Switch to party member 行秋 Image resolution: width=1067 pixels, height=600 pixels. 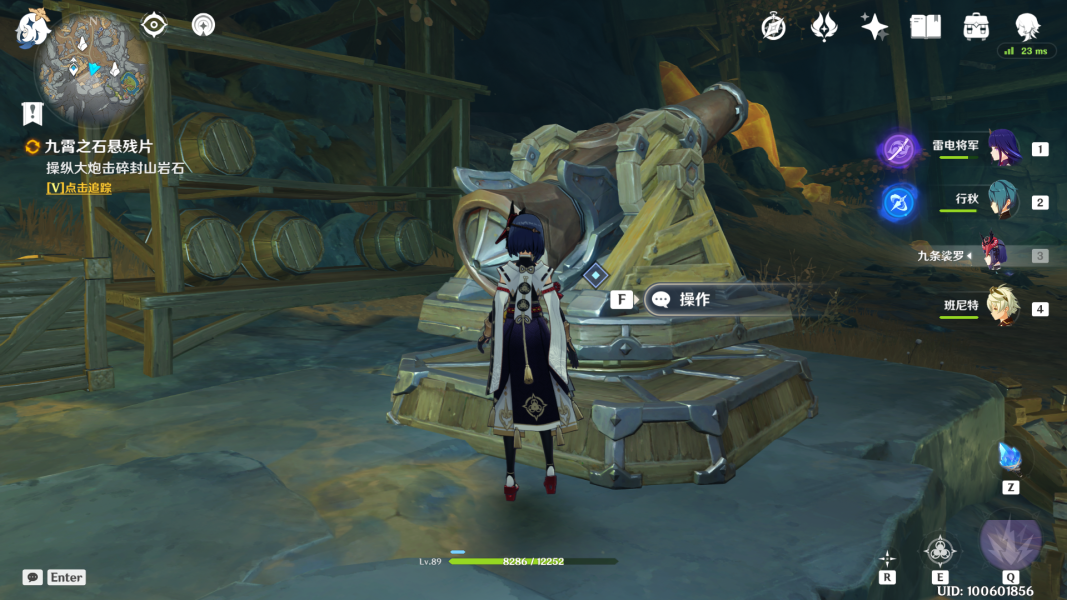coord(1002,201)
